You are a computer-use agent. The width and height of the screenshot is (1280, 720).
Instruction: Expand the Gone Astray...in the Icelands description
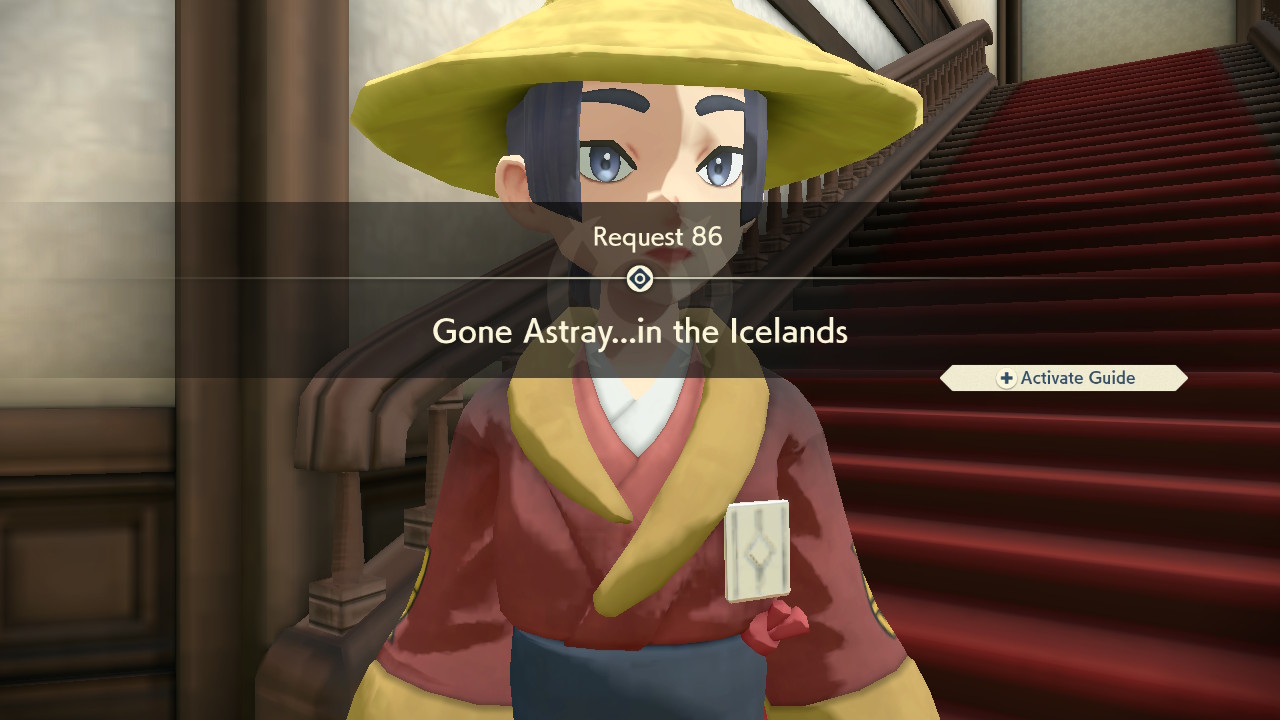click(x=639, y=332)
